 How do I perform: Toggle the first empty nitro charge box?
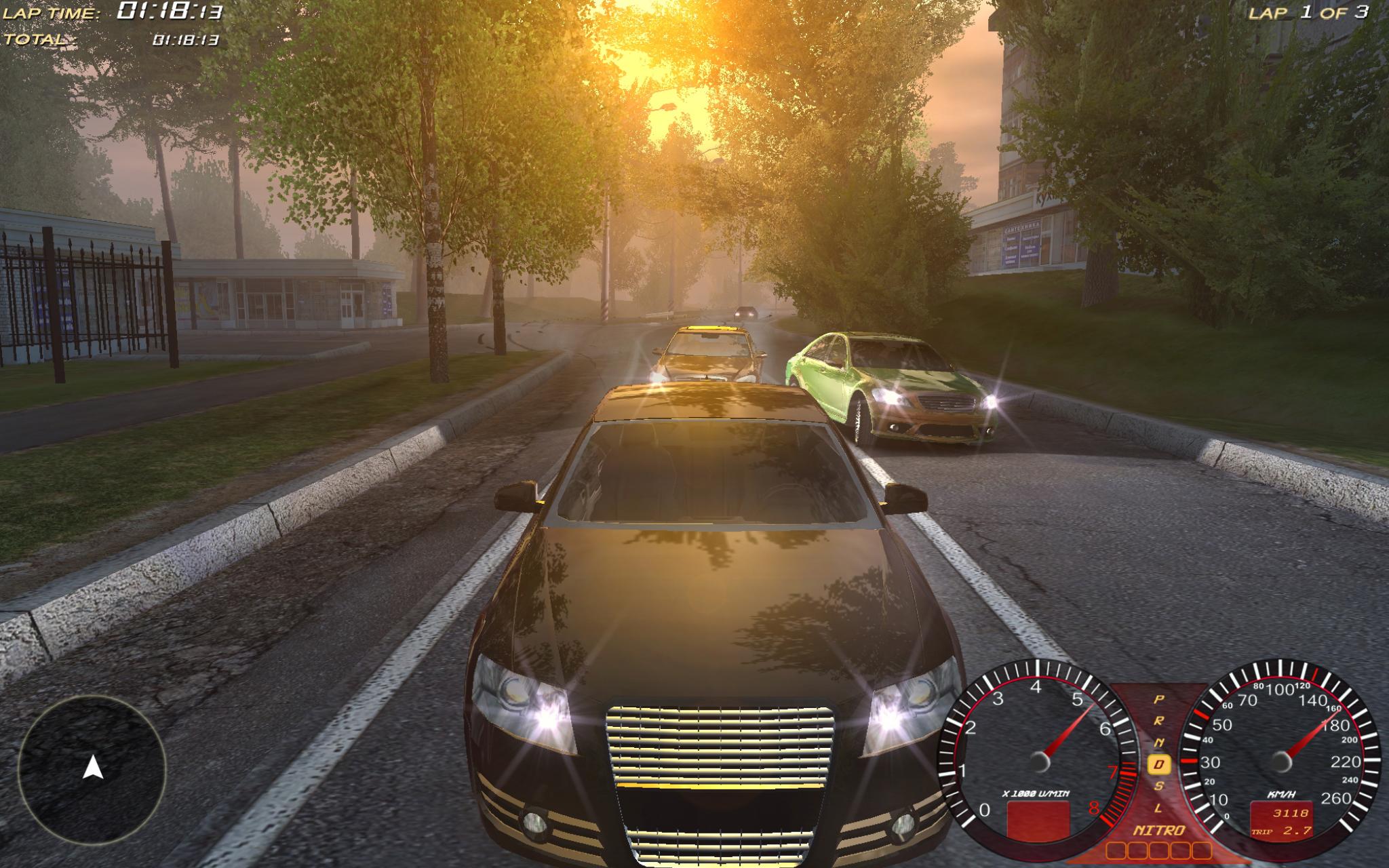point(1115,850)
